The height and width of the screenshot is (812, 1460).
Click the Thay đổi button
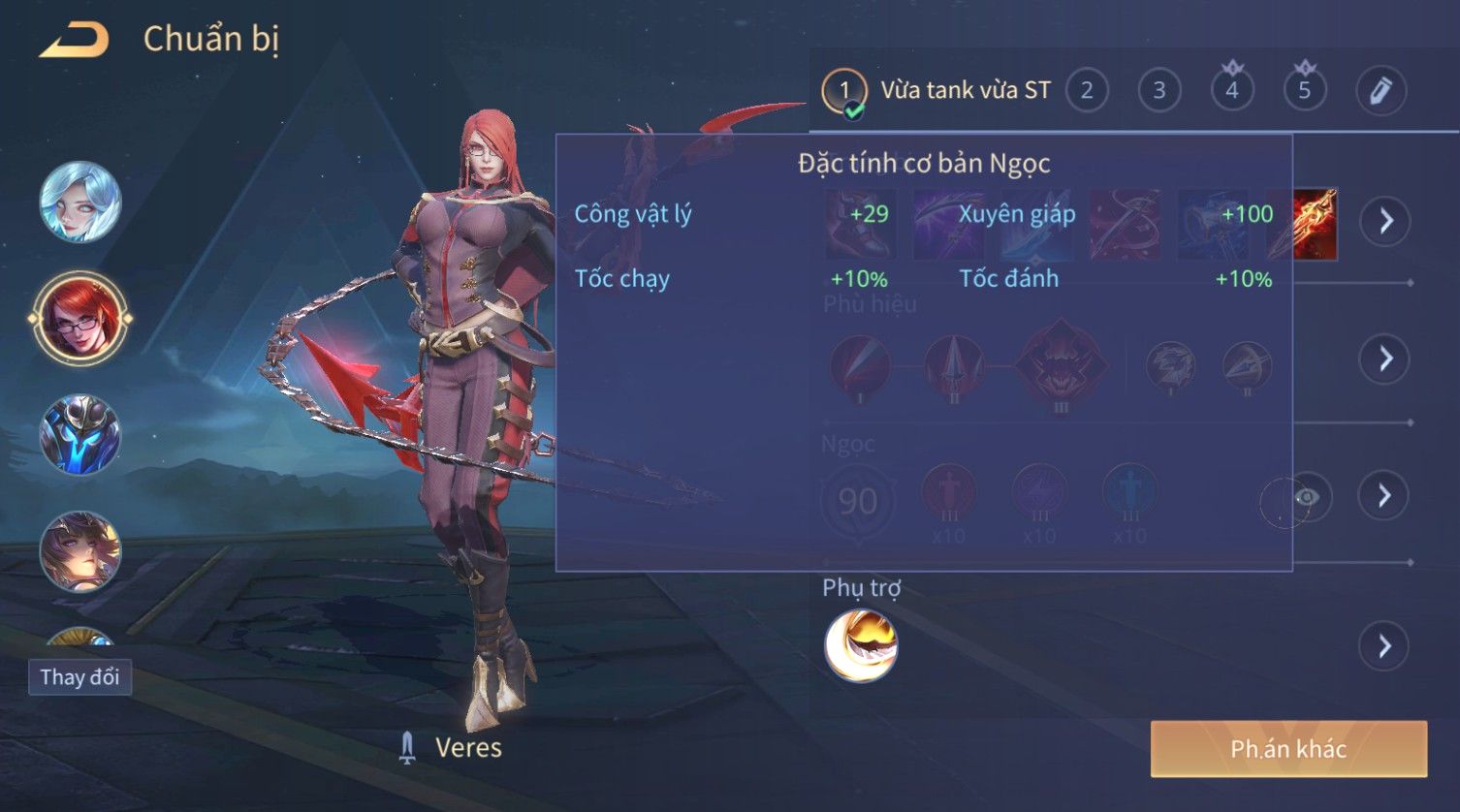[x=79, y=676]
